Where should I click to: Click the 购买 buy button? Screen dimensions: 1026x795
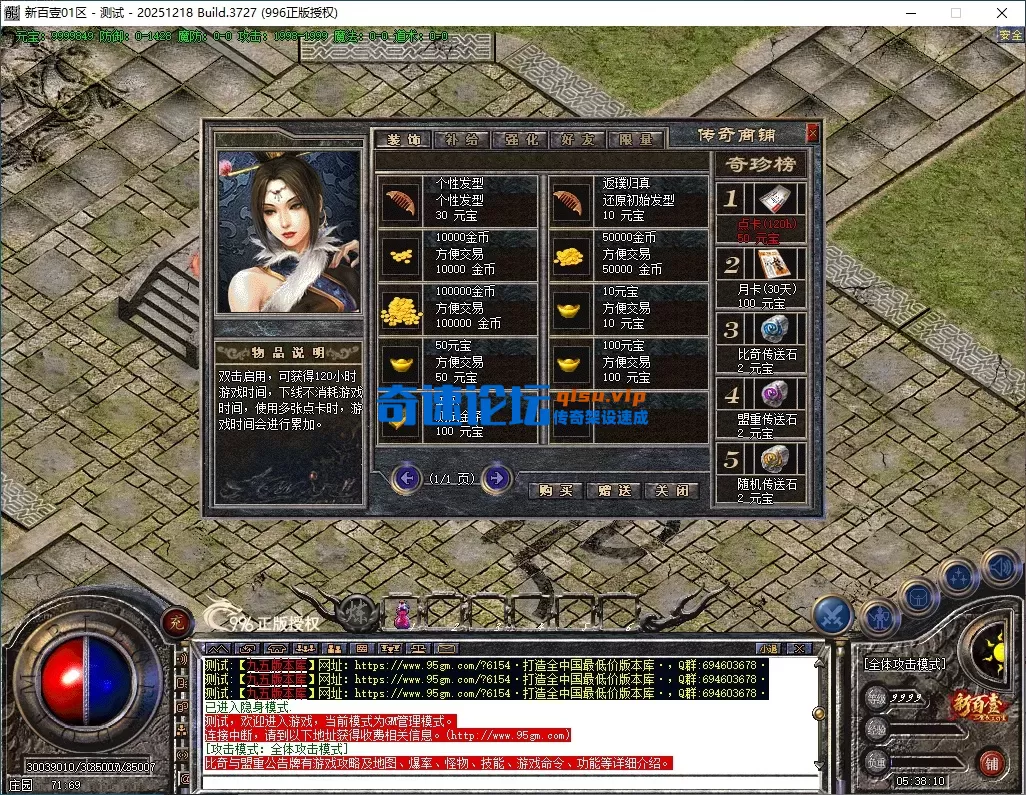(x=556, y=491)
